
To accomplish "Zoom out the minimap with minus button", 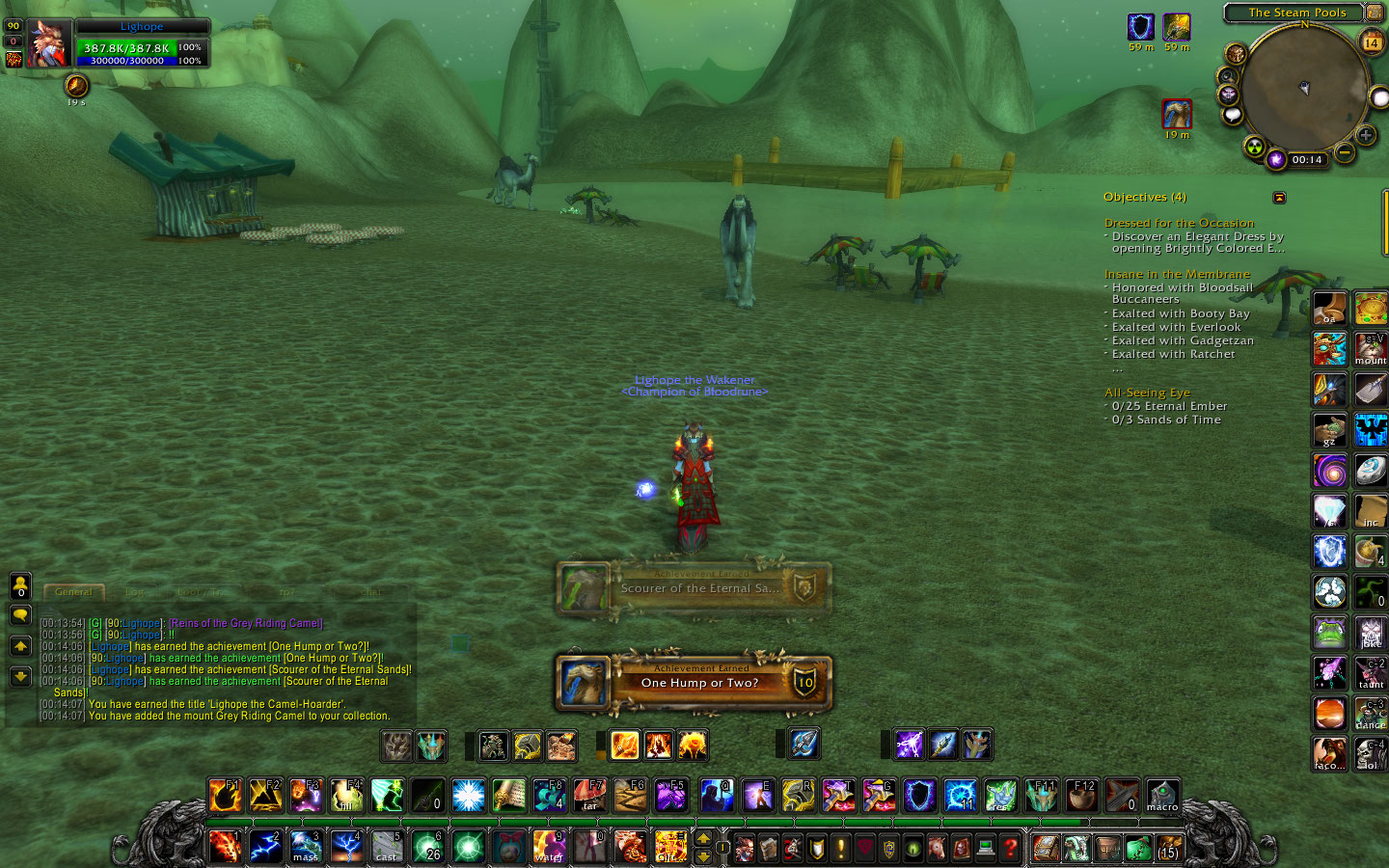I will coord(1345,152).
